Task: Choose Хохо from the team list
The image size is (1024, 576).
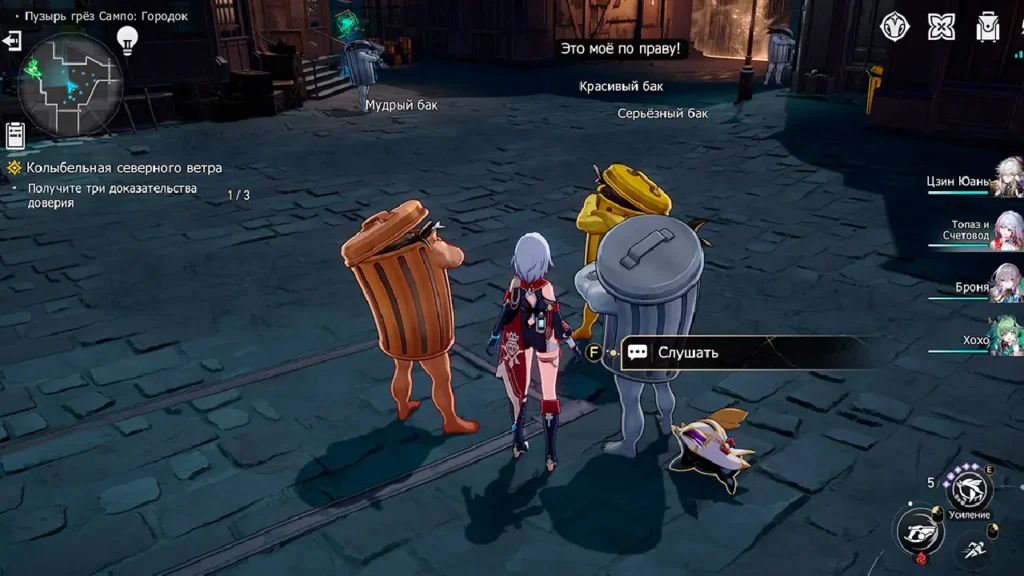Action: click(1006, 337)
